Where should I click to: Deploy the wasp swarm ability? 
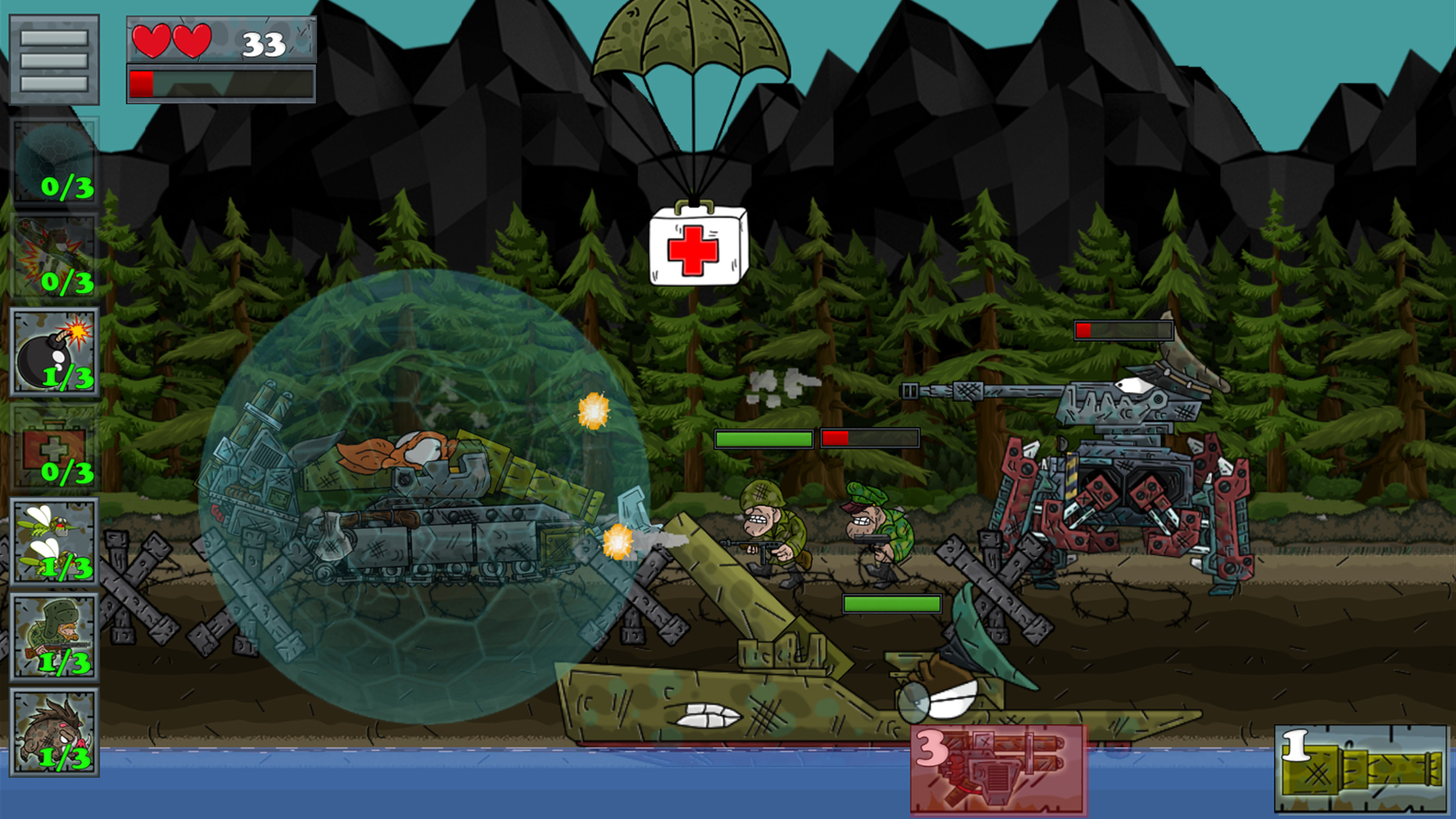click(54, 541)
